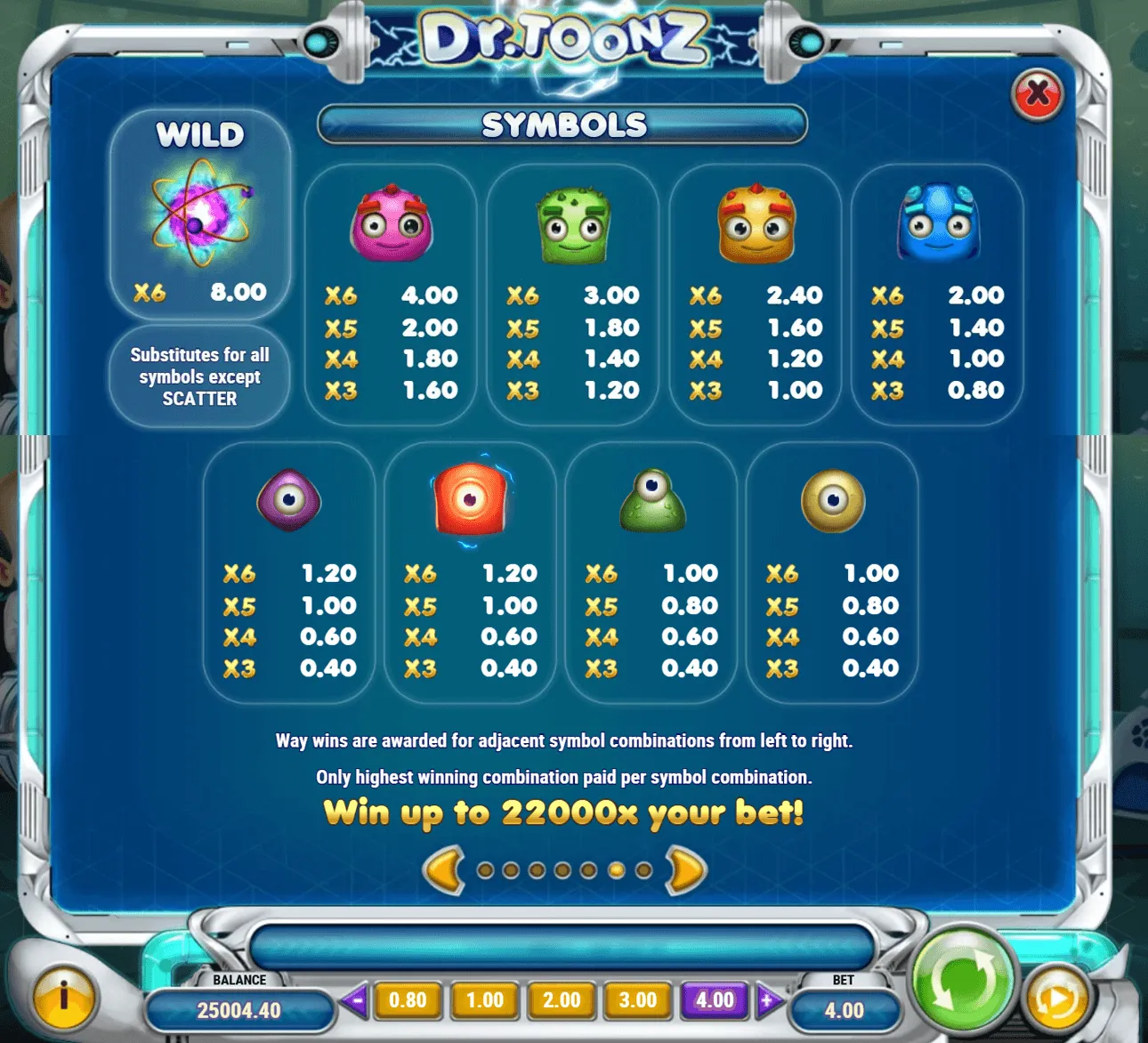Select the 2.00 bet chip

tap(561, 999)
